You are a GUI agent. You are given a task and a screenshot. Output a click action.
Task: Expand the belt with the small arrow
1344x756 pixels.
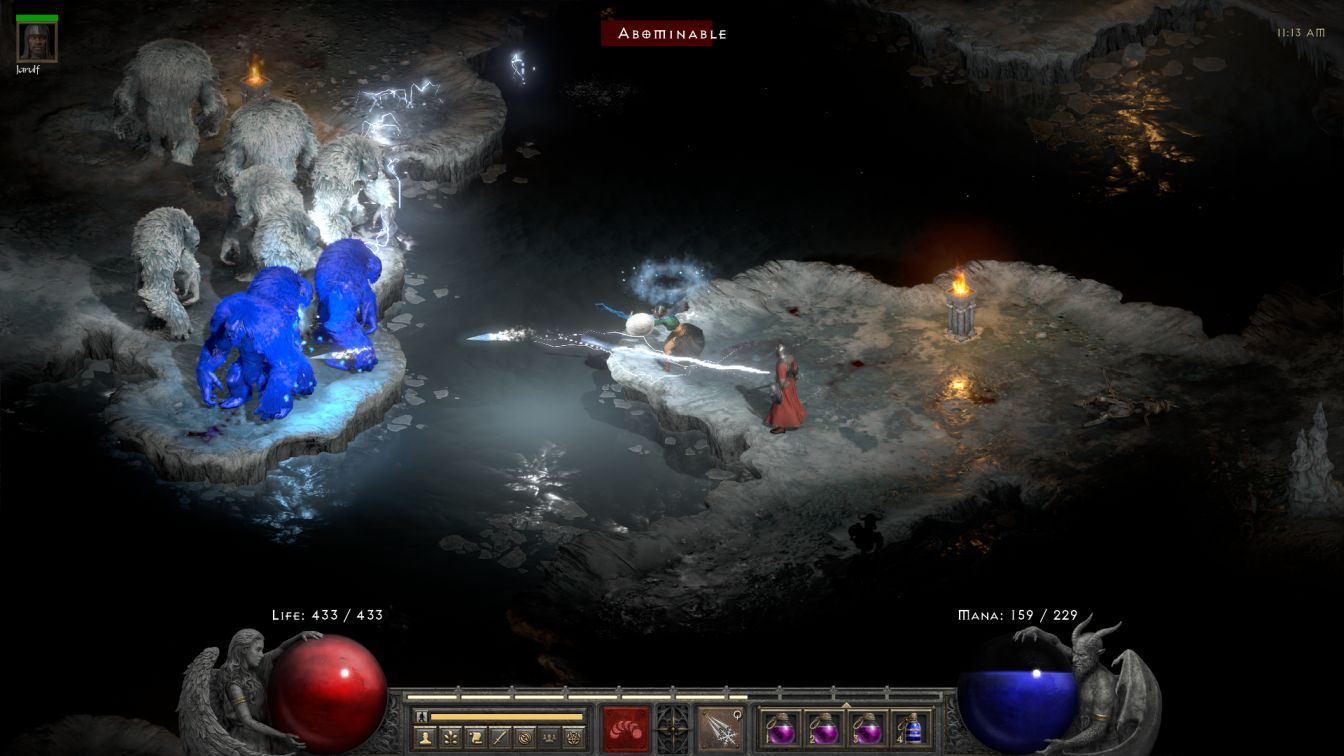pyautogui.click(x=847, y=704)
